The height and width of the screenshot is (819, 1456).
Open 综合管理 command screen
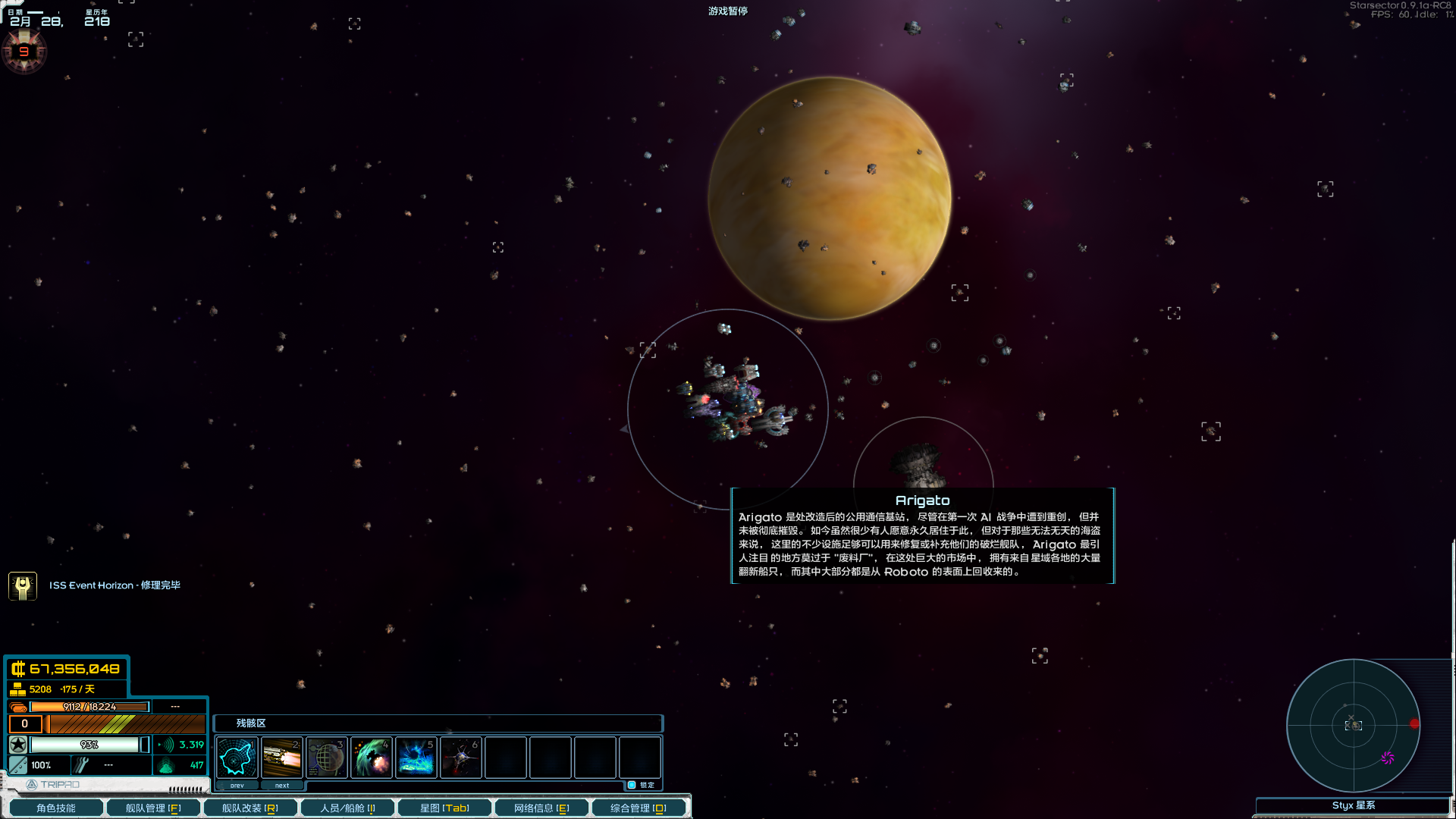(639, 808)
